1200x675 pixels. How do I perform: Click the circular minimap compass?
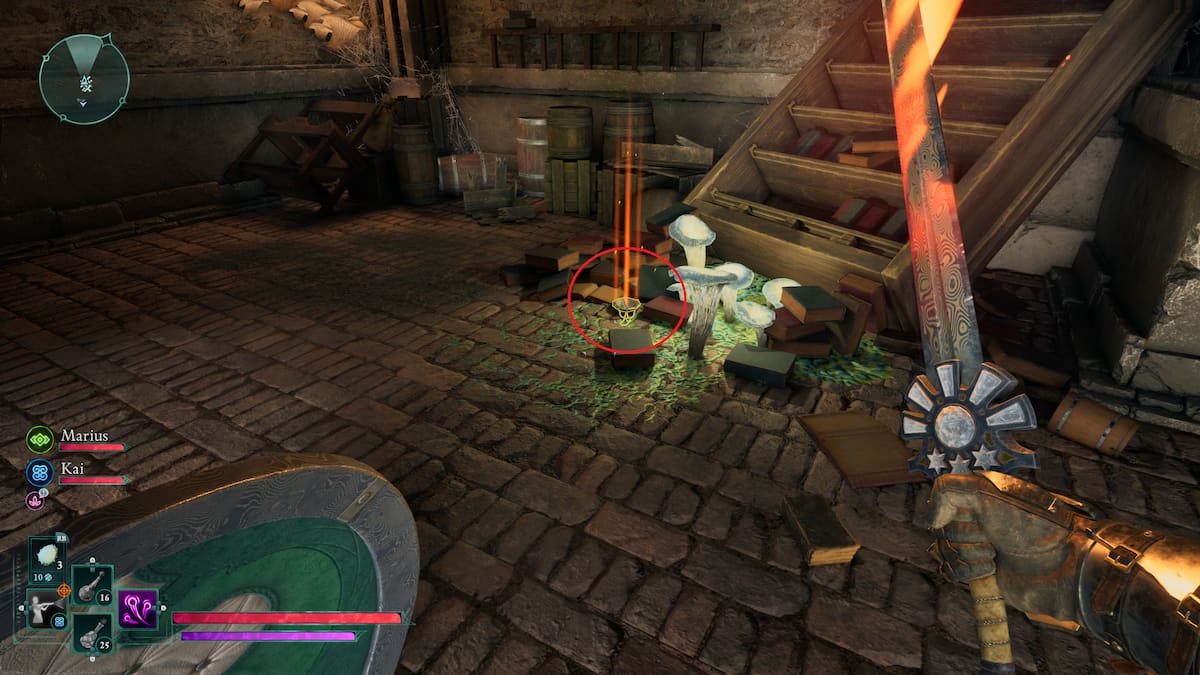pyautogui.click(x=84, y=79)
